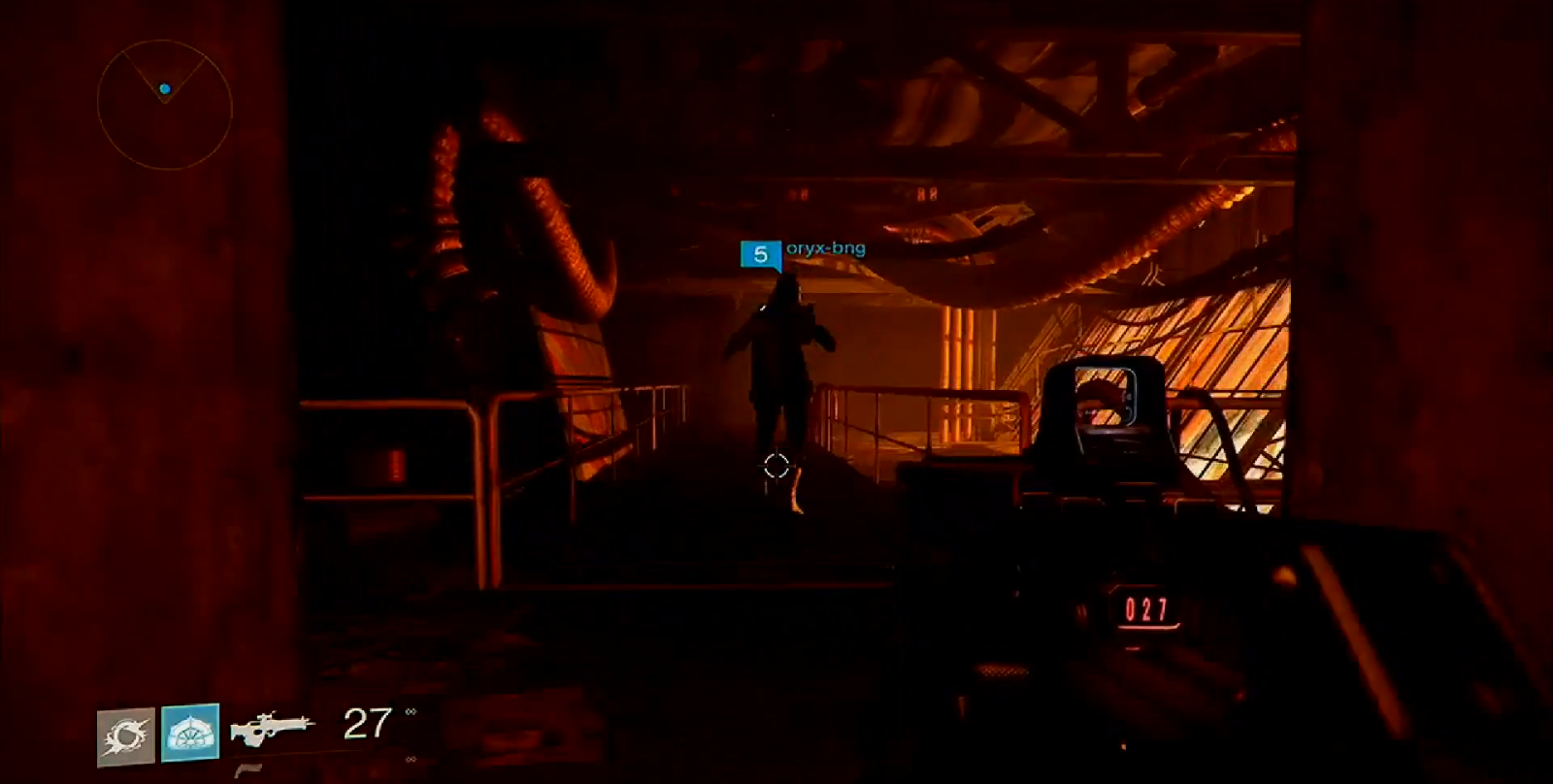Toggle the second infinity reserve indicator

[x=411, y=757]
